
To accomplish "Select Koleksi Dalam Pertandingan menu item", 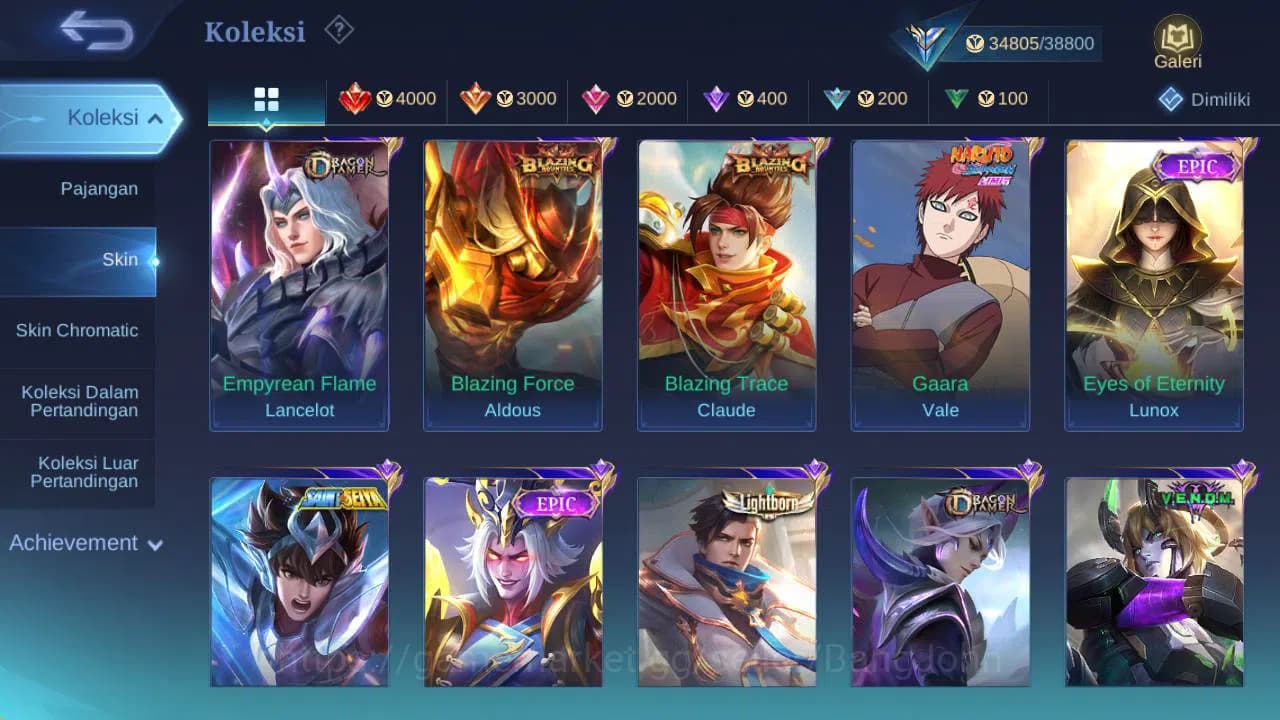I will (78, 400).
